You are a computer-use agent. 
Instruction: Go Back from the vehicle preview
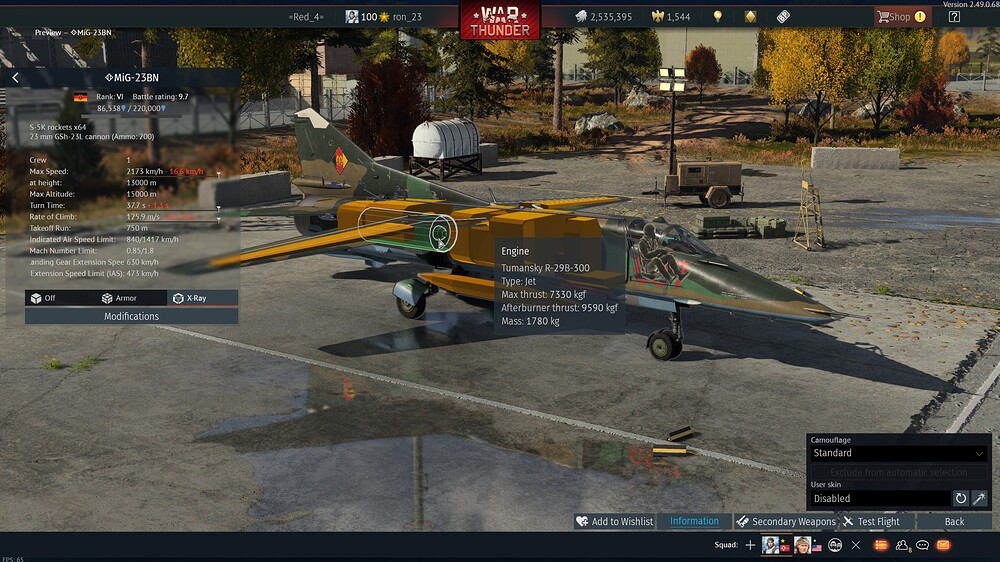point(954,521)
